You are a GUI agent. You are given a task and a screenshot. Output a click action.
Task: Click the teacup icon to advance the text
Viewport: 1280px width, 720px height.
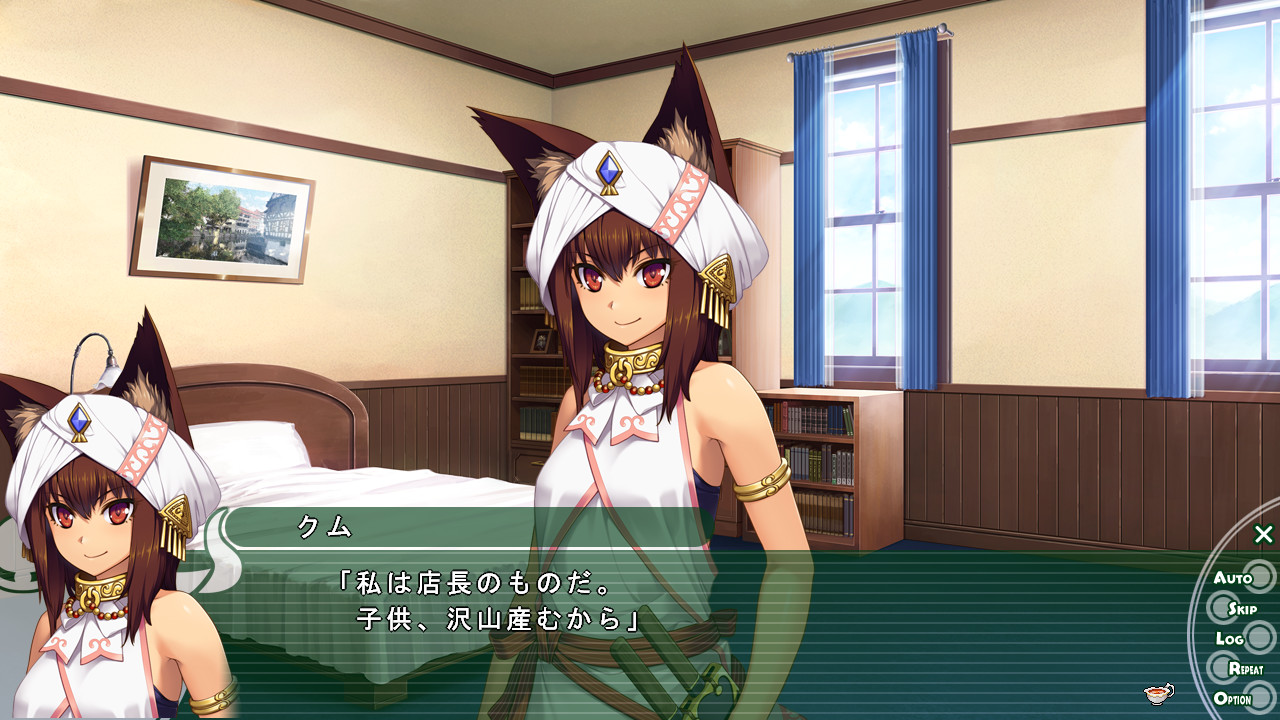(x=1159, y=693)
